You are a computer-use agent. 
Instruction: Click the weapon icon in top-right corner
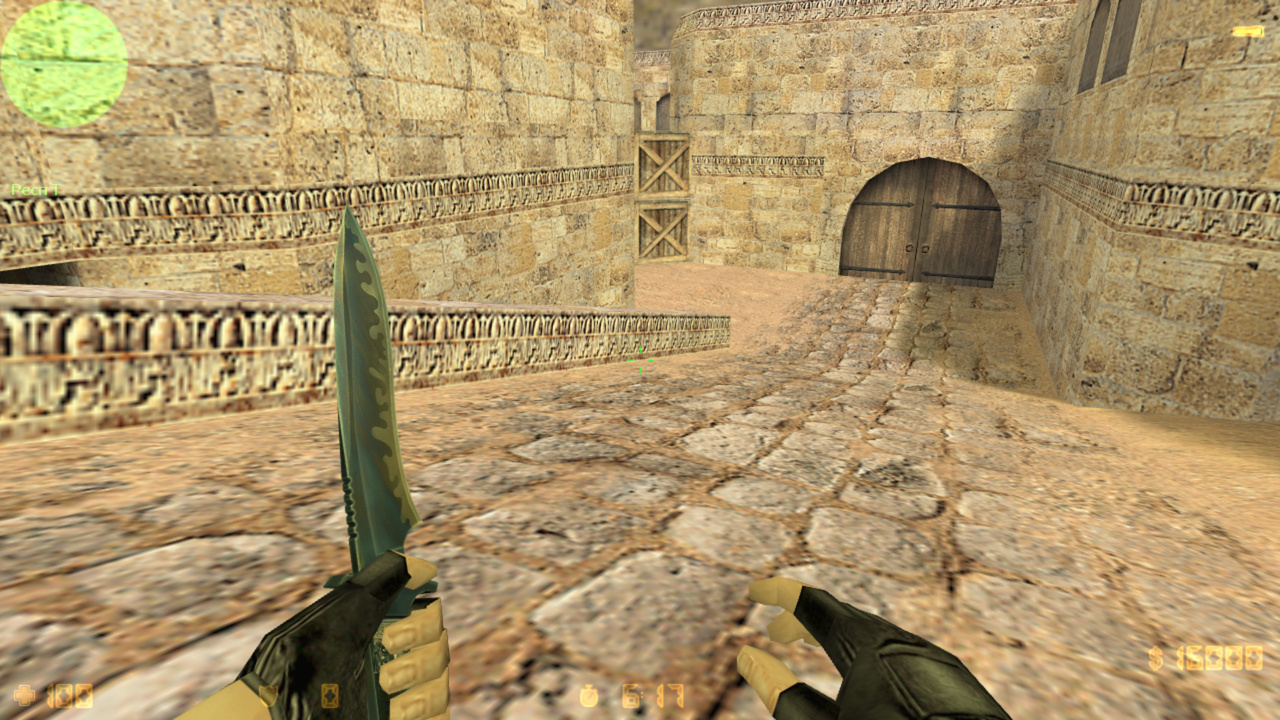tap(1250, 30)
